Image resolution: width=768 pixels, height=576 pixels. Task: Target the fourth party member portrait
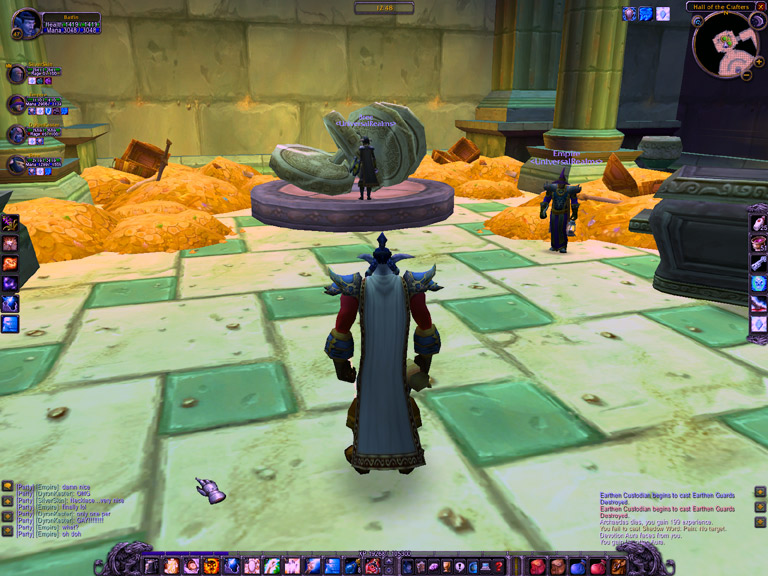pos(16,164)
